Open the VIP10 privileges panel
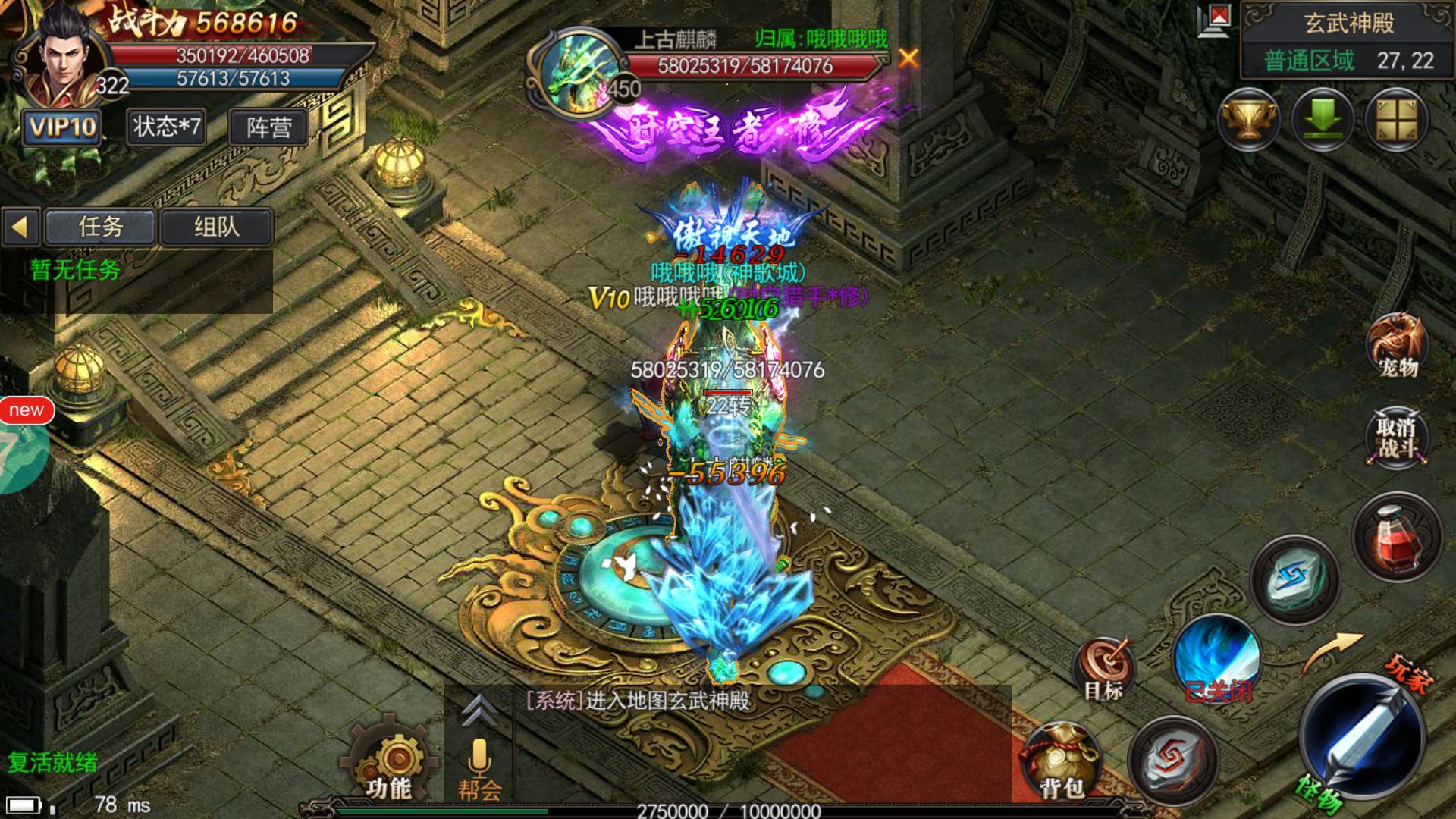Viewport: 1456px width, 819px height. click(62, 127)
